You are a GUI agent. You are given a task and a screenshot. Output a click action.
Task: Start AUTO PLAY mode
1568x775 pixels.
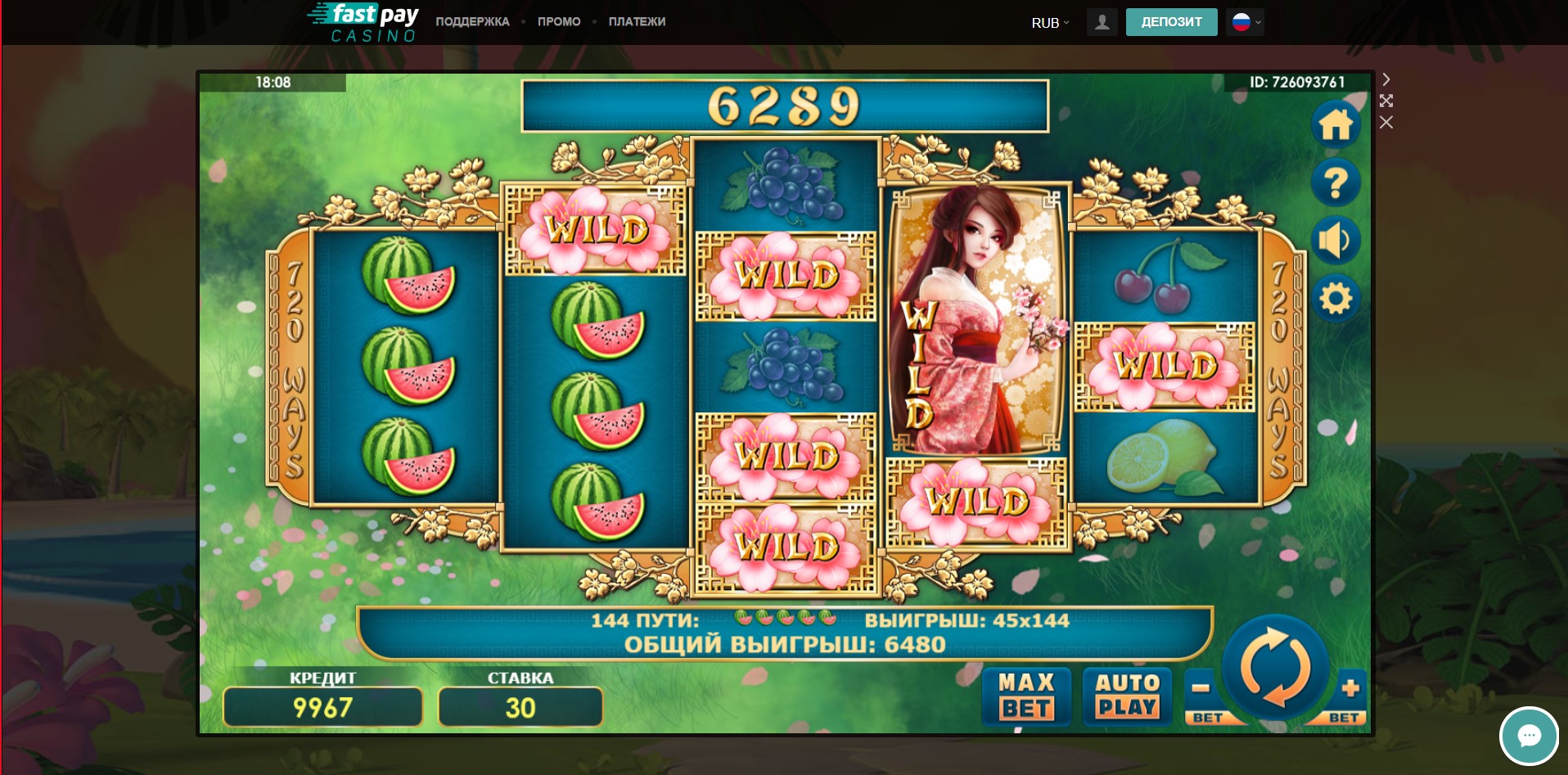[1127, 696]
